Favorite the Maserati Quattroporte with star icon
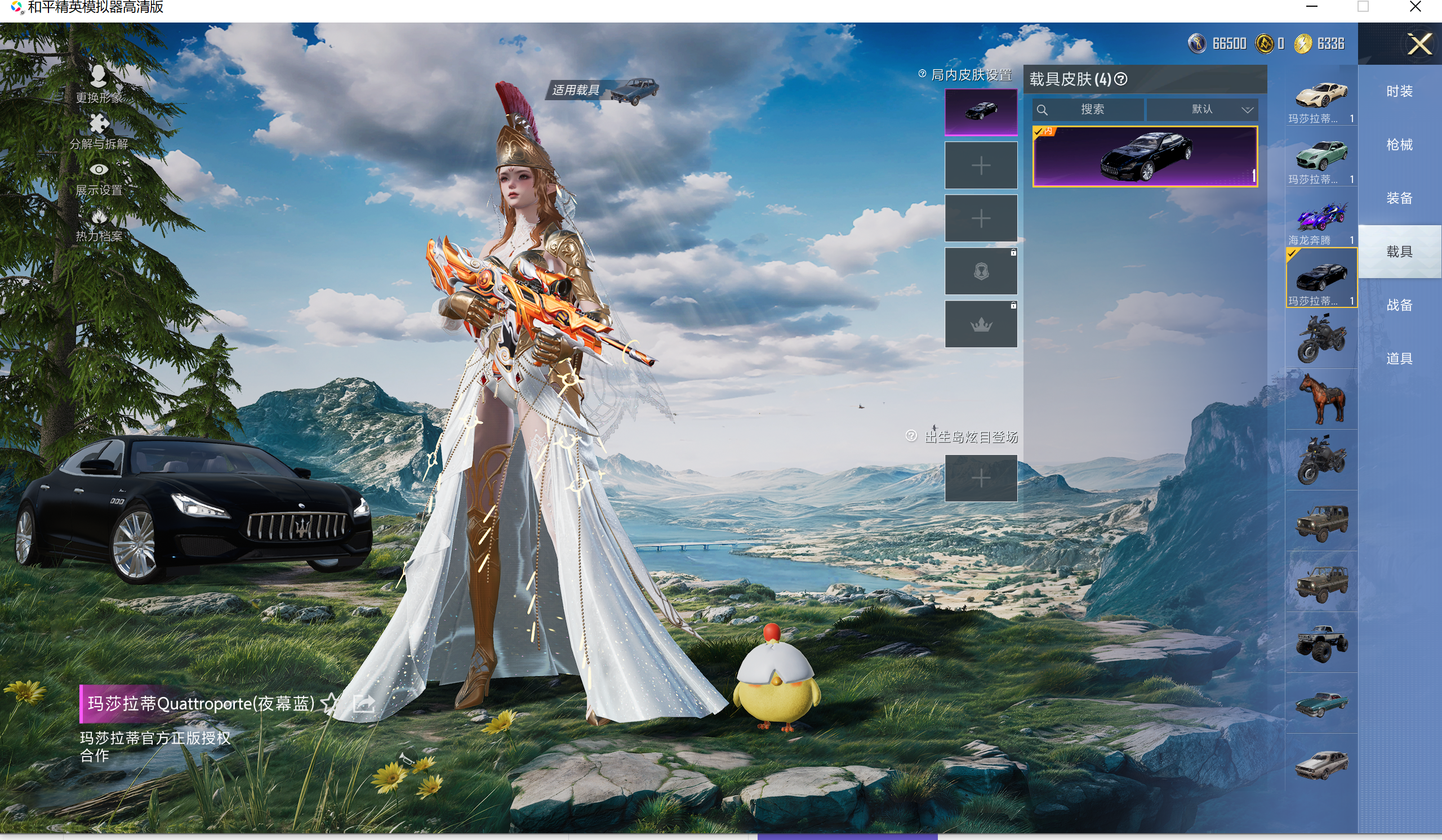The width and height of the screenshot is (1442, 840). 330,703
